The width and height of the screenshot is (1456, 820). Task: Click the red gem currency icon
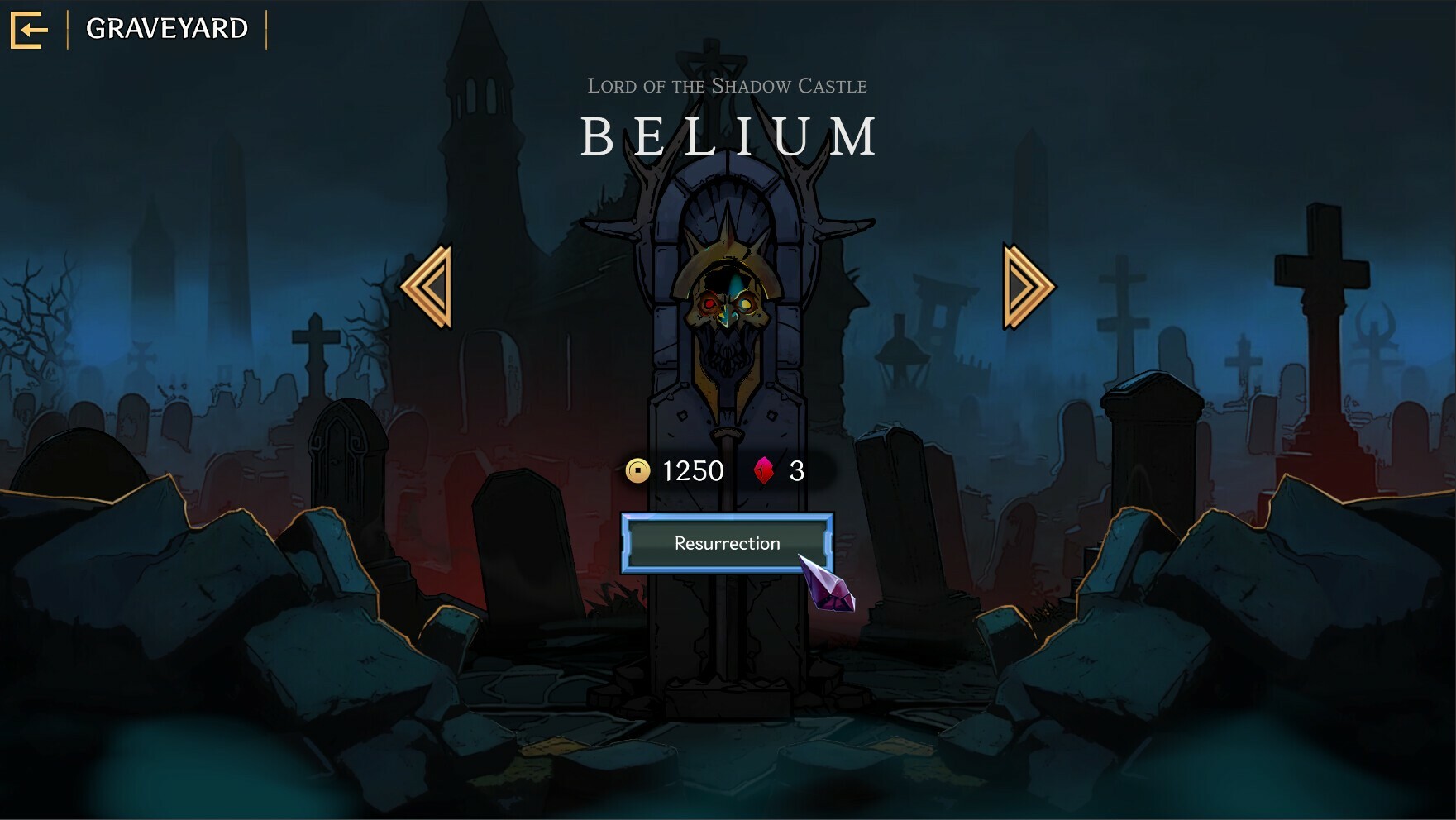(763, 471)
